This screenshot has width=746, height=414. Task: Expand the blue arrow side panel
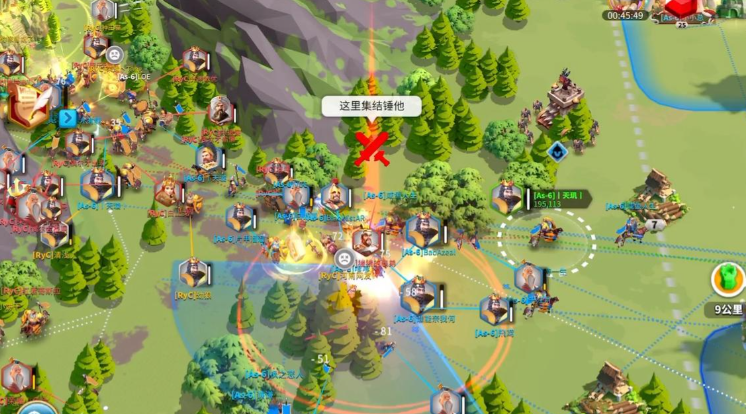pyautogui.click(x=68, y=118)
